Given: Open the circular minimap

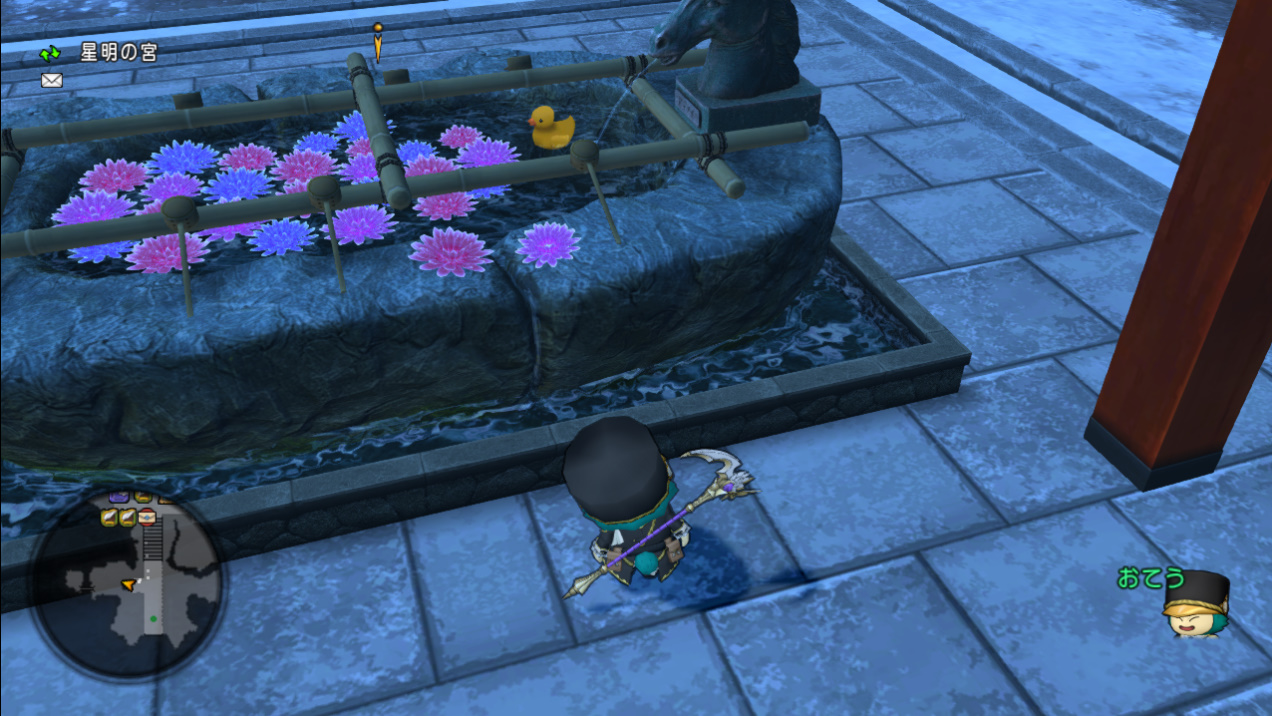Looking at the screenshot, I should point(127,584).
